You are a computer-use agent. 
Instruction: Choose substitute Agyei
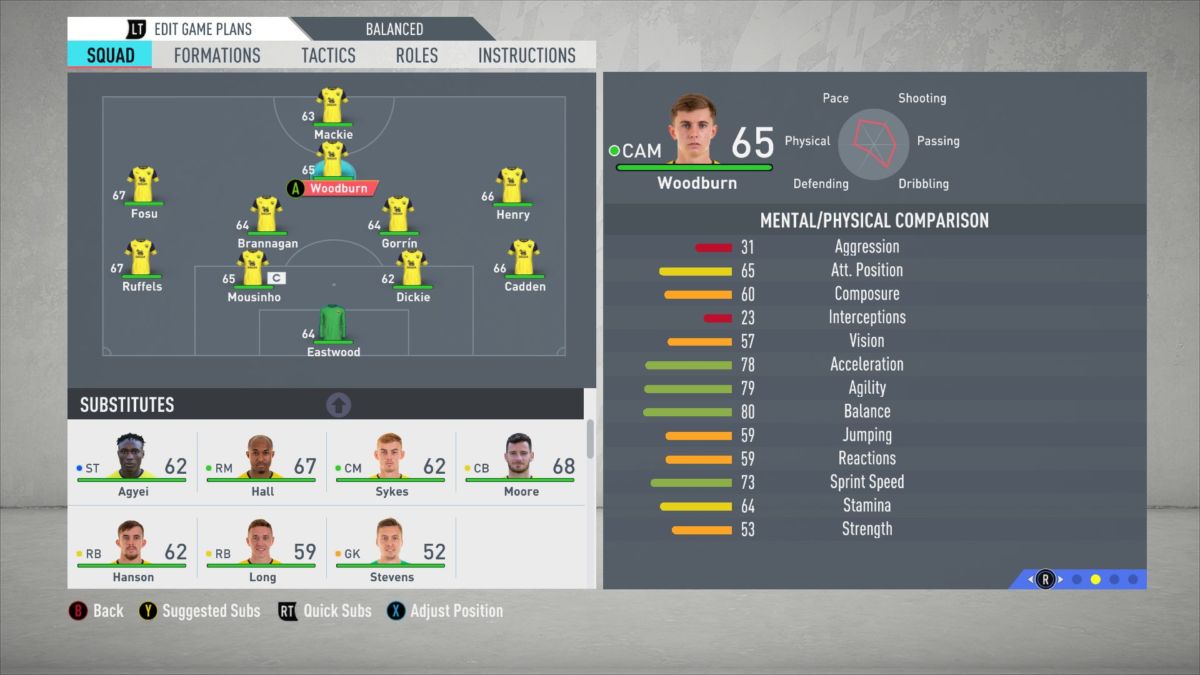click(132, 462)
